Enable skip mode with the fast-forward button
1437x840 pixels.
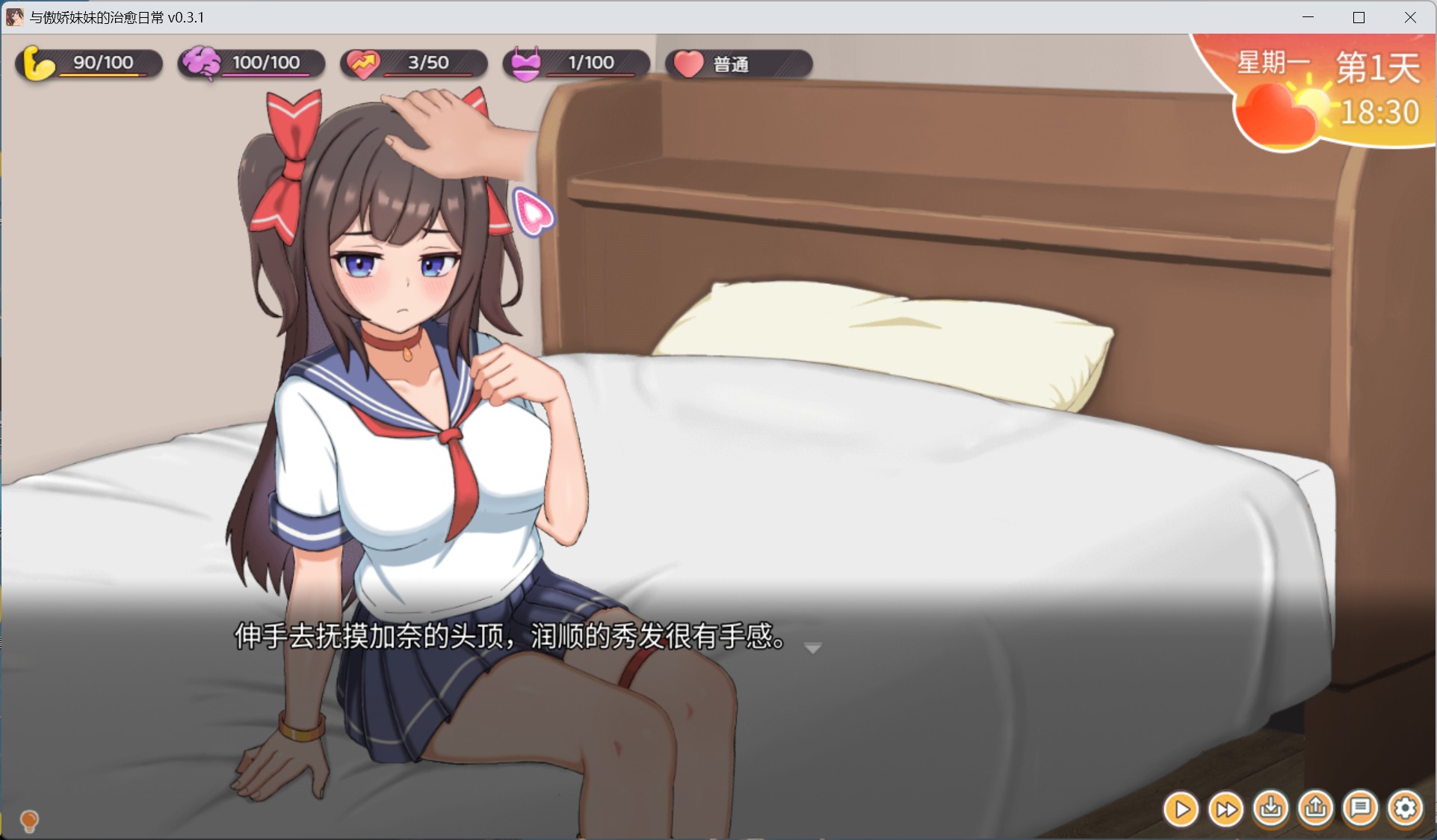1226,809
